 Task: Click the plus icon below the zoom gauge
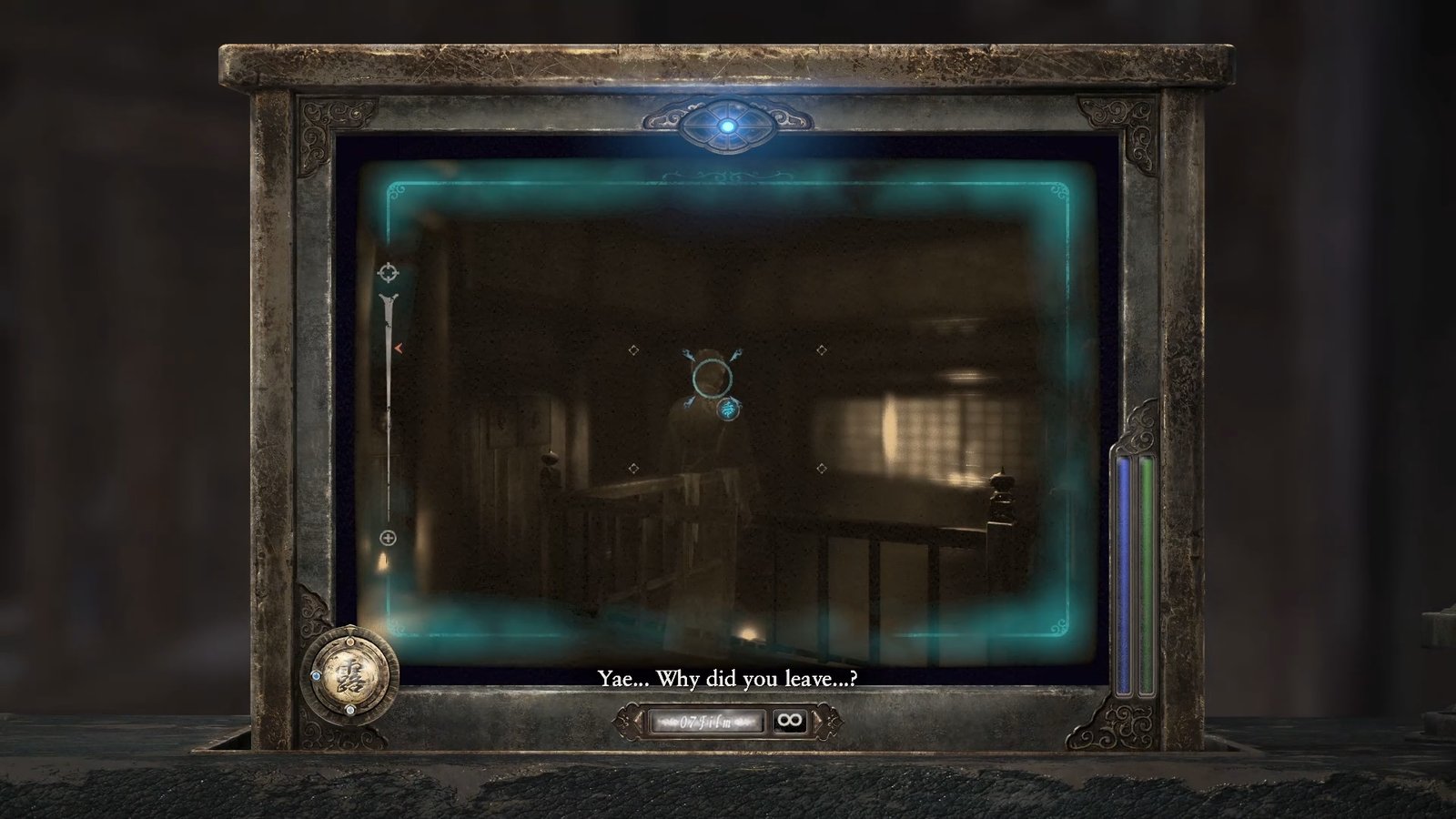coord(389,539)
